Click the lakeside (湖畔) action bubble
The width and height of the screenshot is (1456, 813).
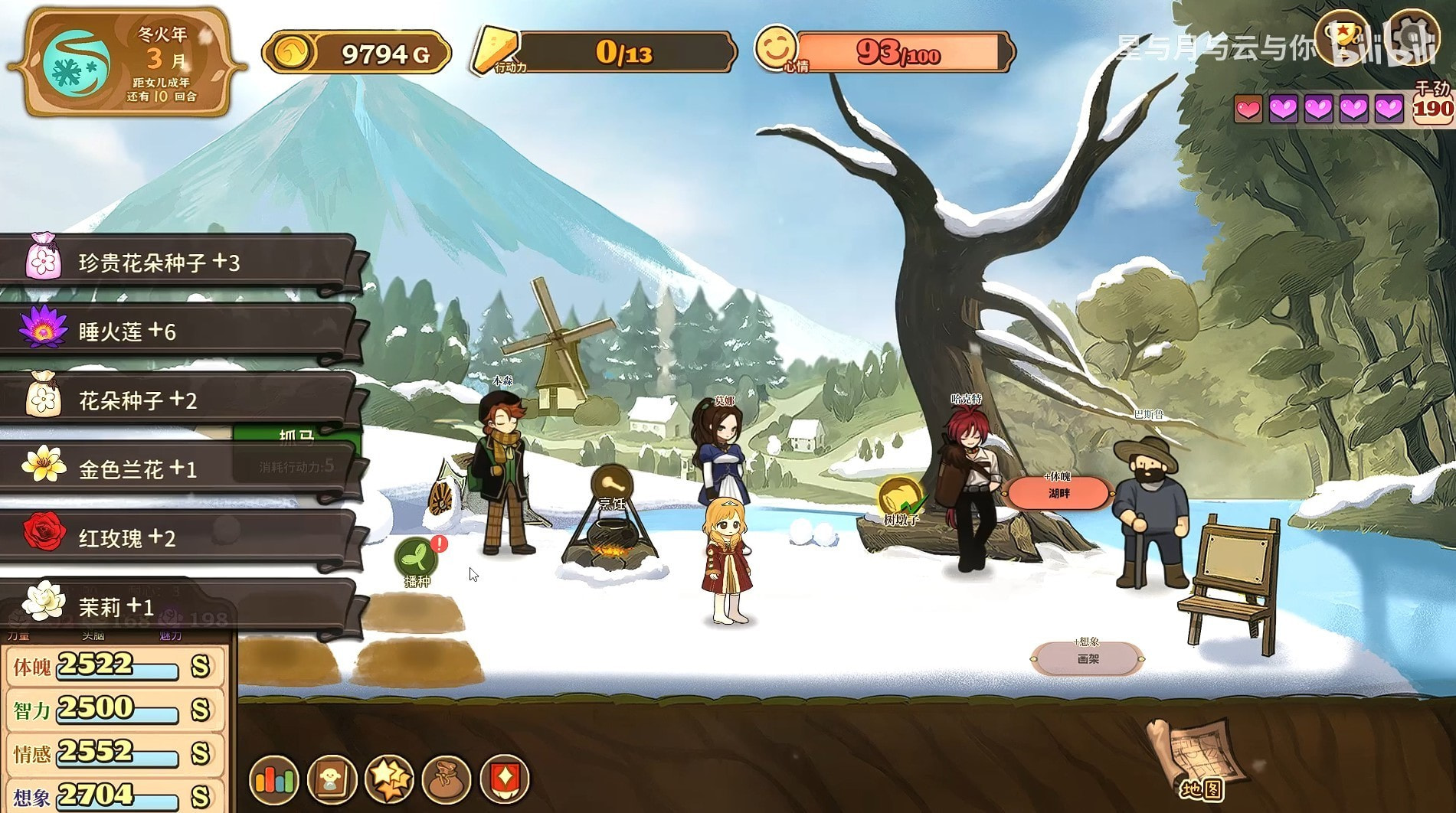click(1058, 492)
